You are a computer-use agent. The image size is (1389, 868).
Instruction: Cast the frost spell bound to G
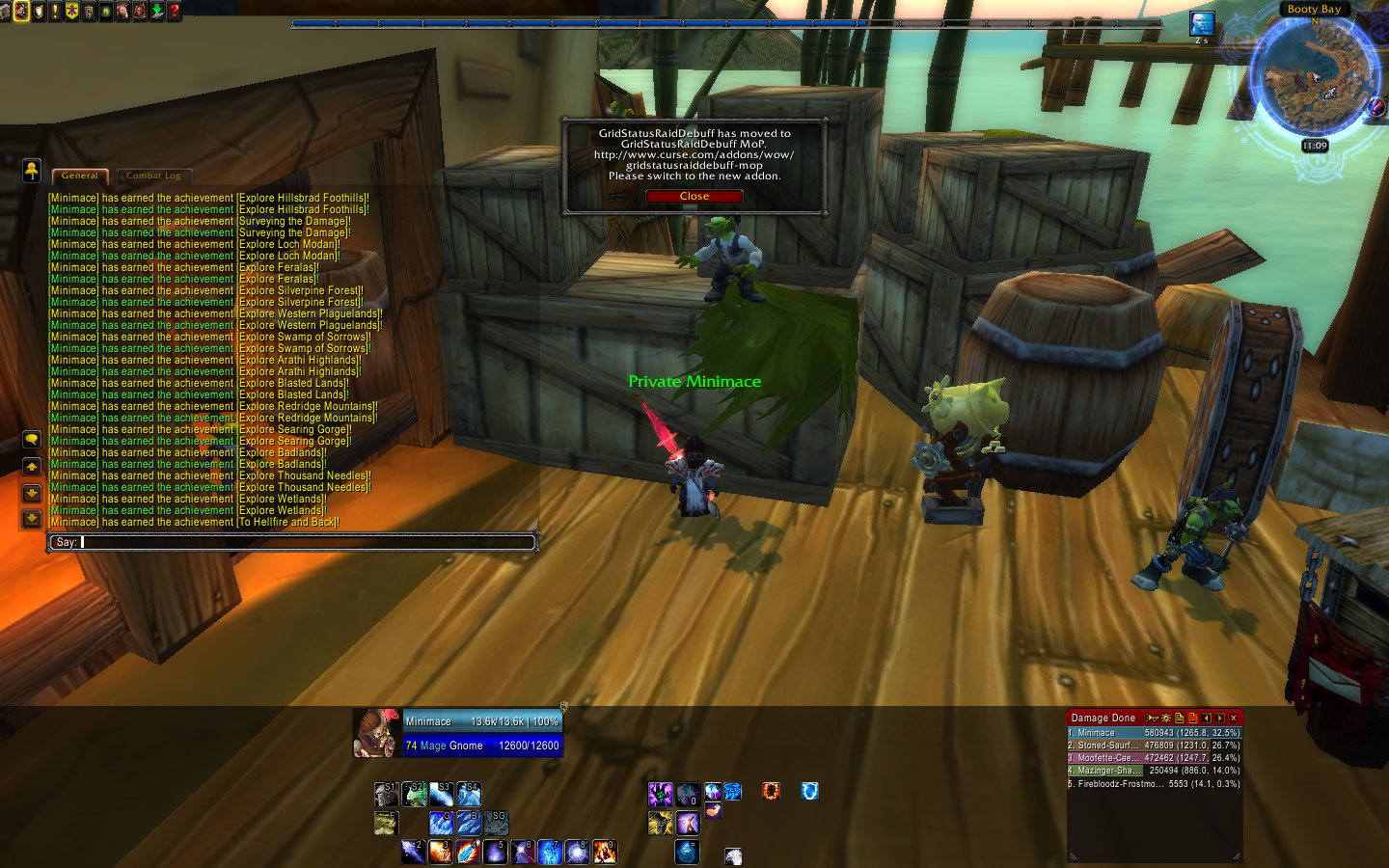click(441, 823)
